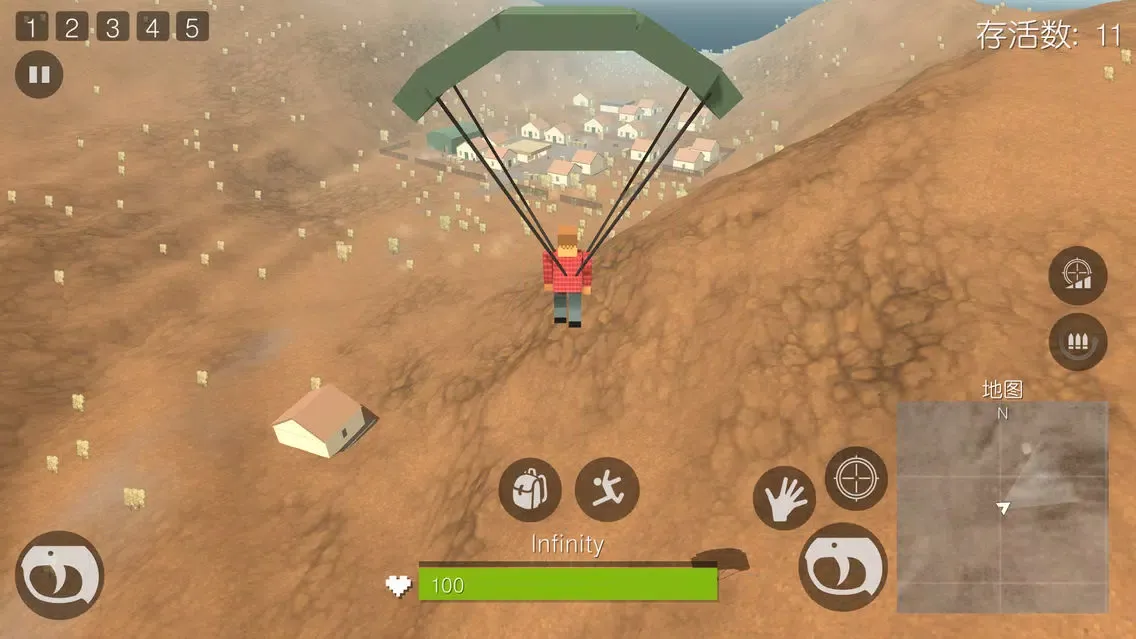This screenshot has height=639, width=1136.
Task: Pause the game
Action: tap(39, 75)
